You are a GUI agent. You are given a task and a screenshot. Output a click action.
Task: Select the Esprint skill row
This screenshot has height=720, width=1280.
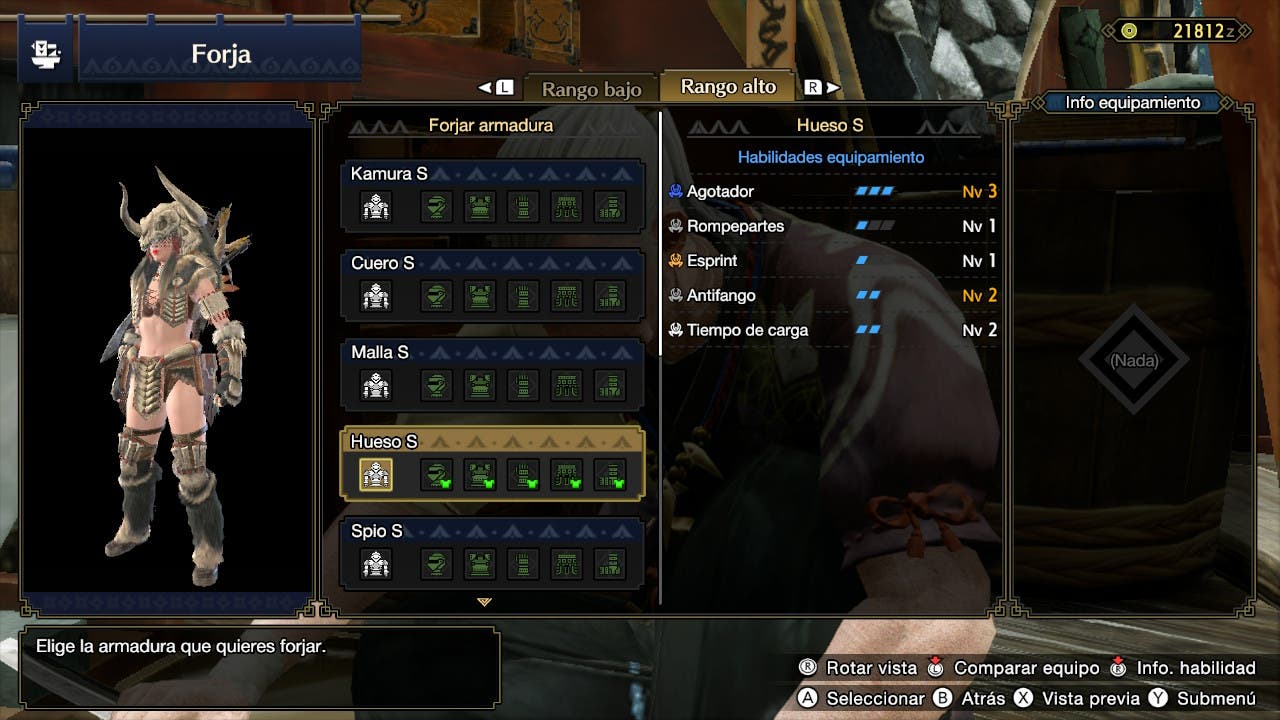pos(832,261)
